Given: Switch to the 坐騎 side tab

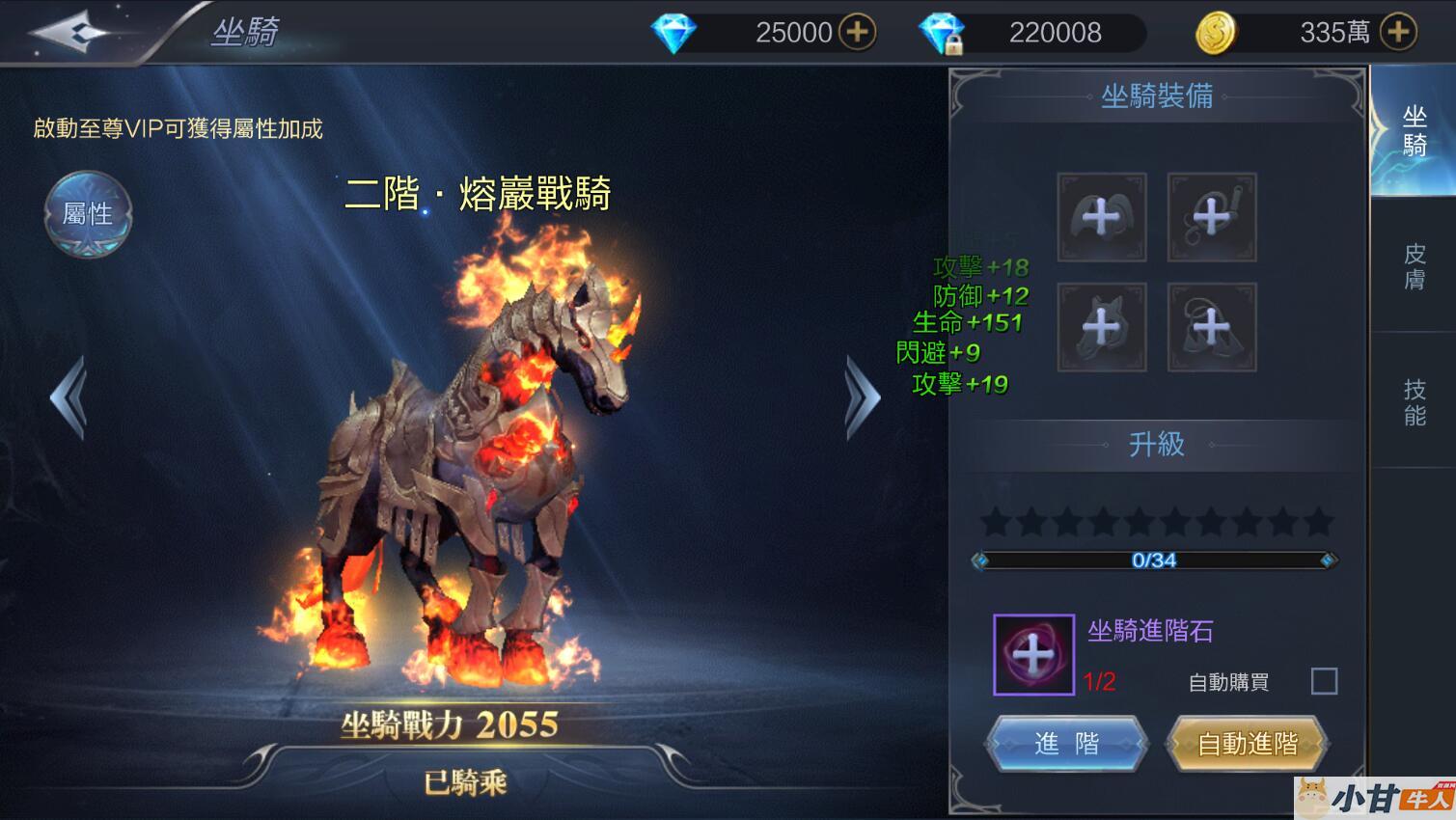Looking at the screenshot, I should click(x=1414, y=131).
